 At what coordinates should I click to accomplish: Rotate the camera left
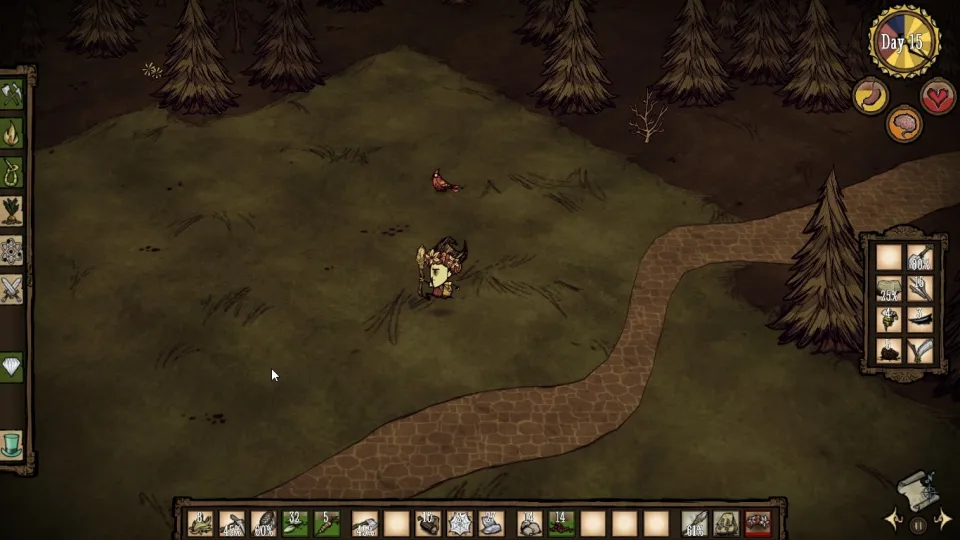893,520
